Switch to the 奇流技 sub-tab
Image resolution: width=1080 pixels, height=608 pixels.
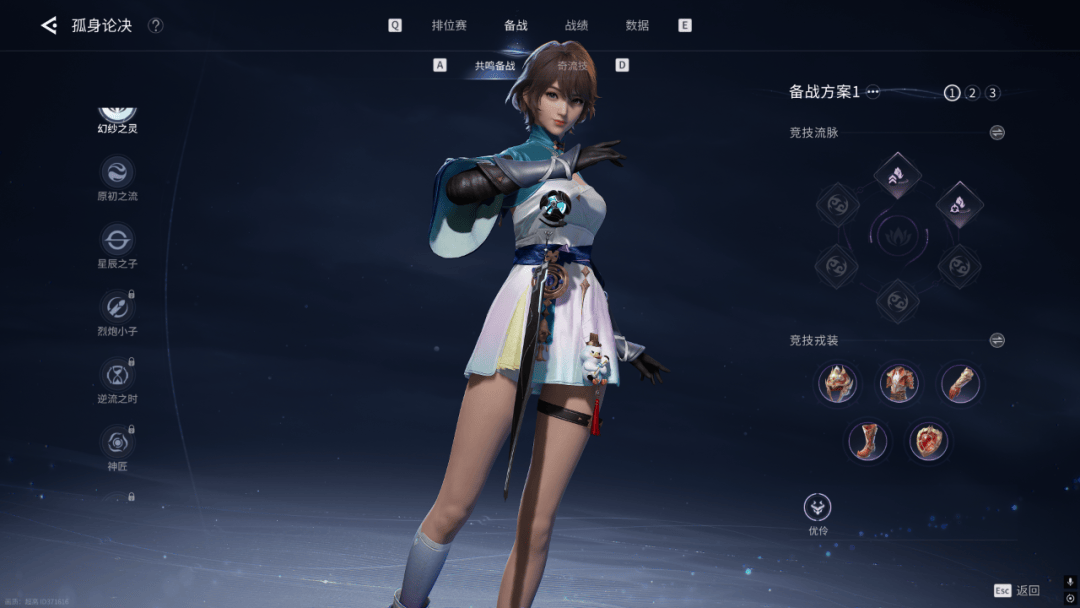pos(573,66)
